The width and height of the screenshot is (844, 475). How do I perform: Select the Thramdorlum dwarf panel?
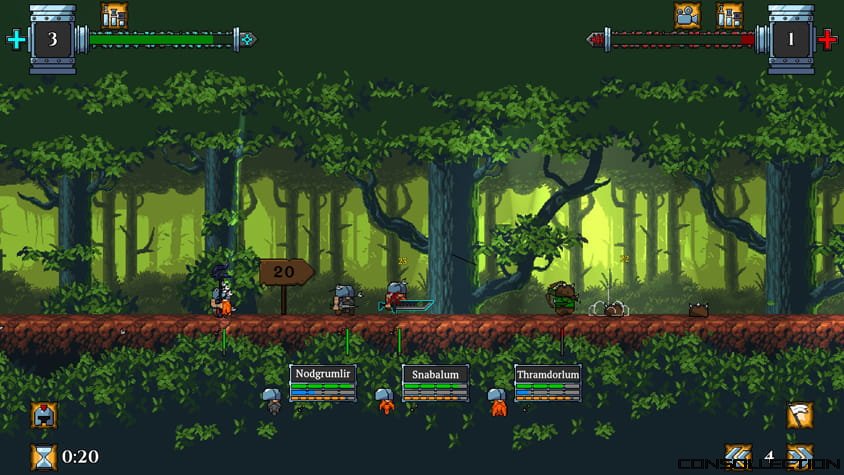[548, 385]
